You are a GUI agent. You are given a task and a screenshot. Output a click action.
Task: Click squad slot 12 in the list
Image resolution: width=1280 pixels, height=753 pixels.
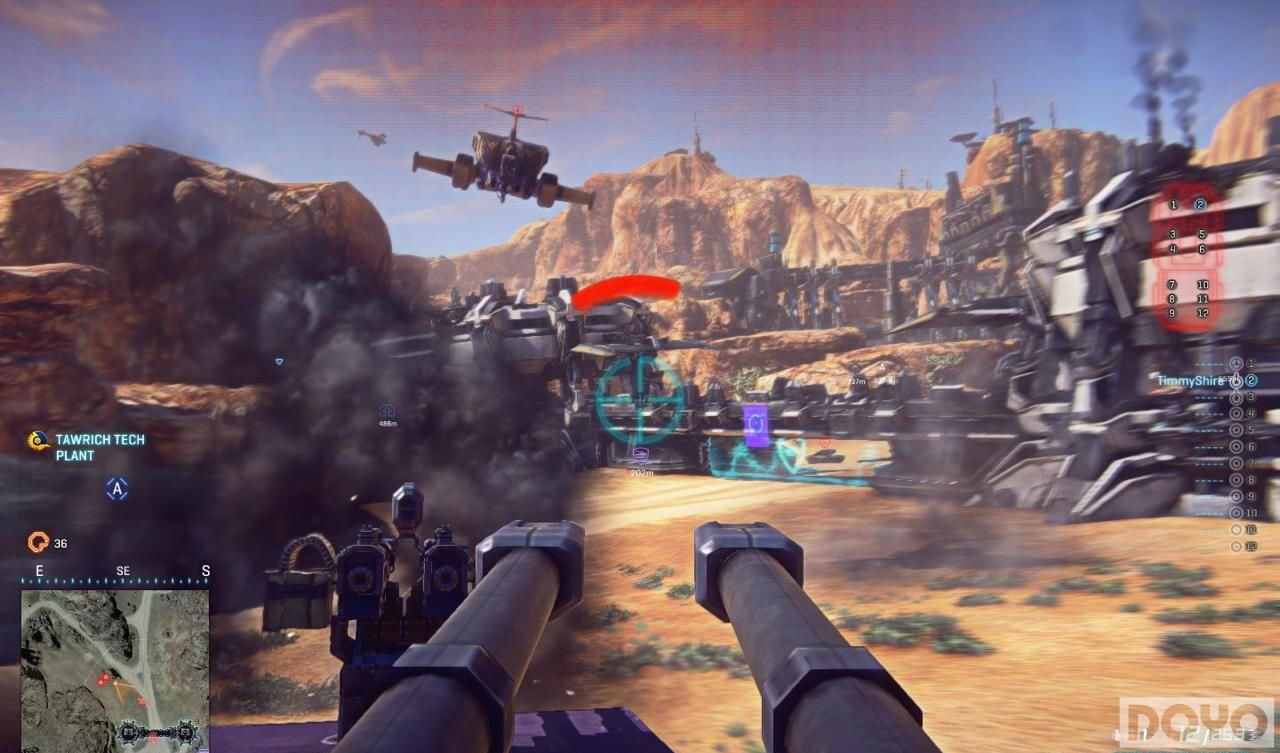click(x=1237, y=546)
